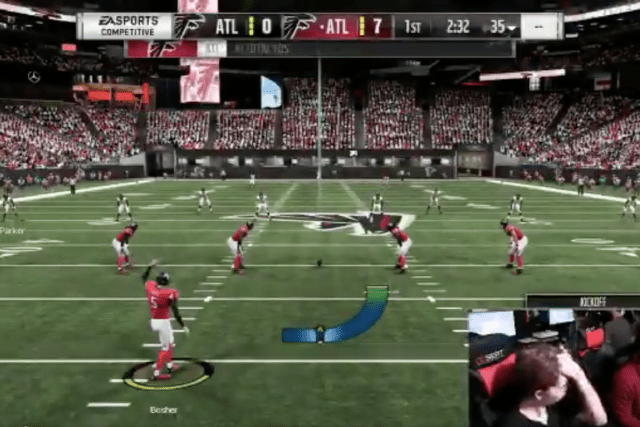Viewport: 640px width, 427px height.
Task: Click the streamer webcam overlay
Action: (x=553, y=368)
